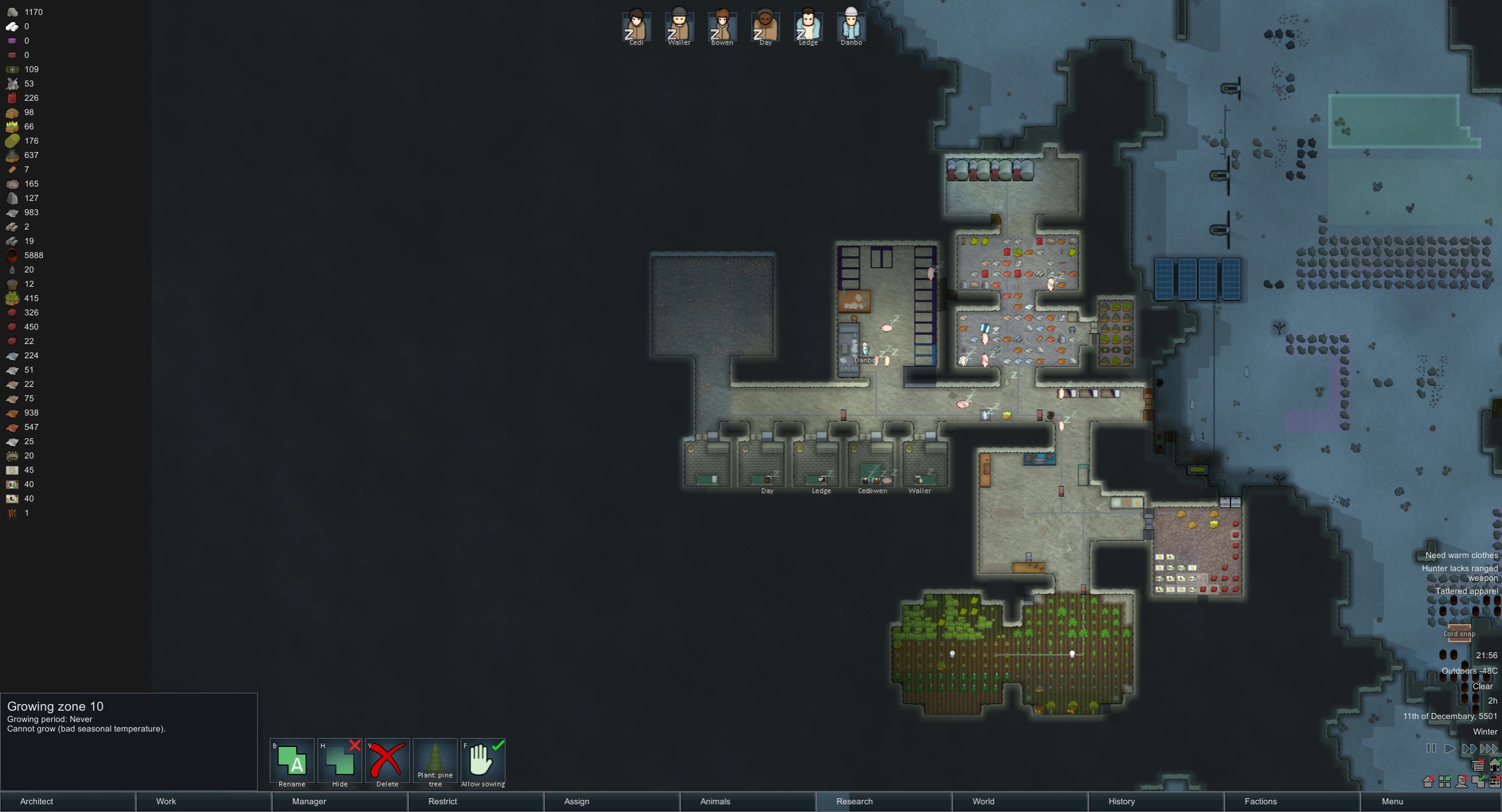This screenshot has width=1502, height=812.
Task: Disable the Allow sowing toggle
Action: tap(483, 762)
